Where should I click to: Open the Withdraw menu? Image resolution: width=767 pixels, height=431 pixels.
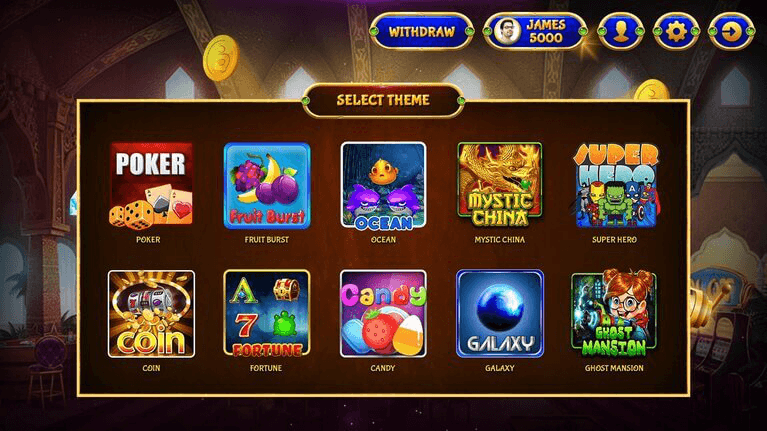[421, 31]
